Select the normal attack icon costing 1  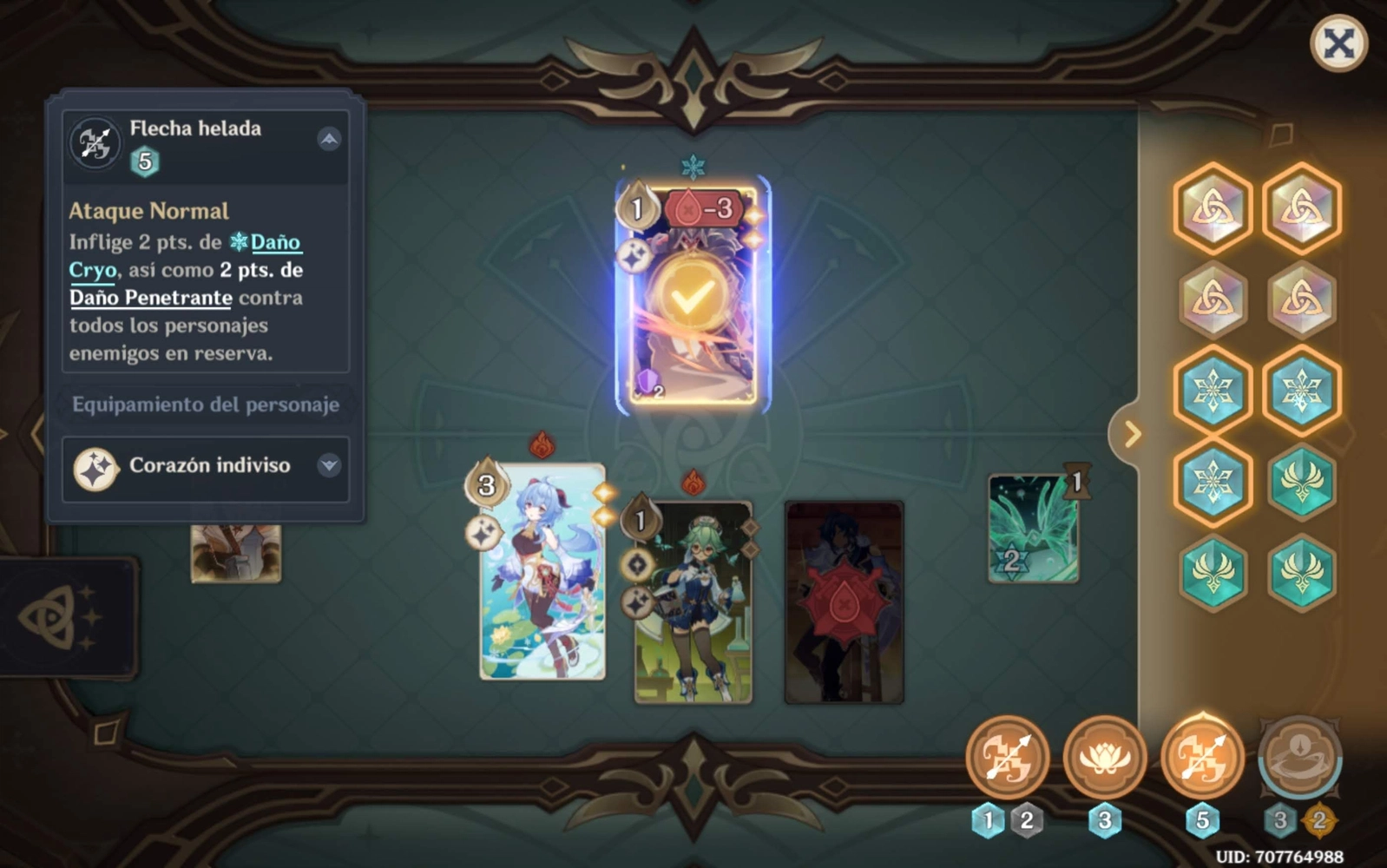pyautogui.click(x=1004, y=758)
